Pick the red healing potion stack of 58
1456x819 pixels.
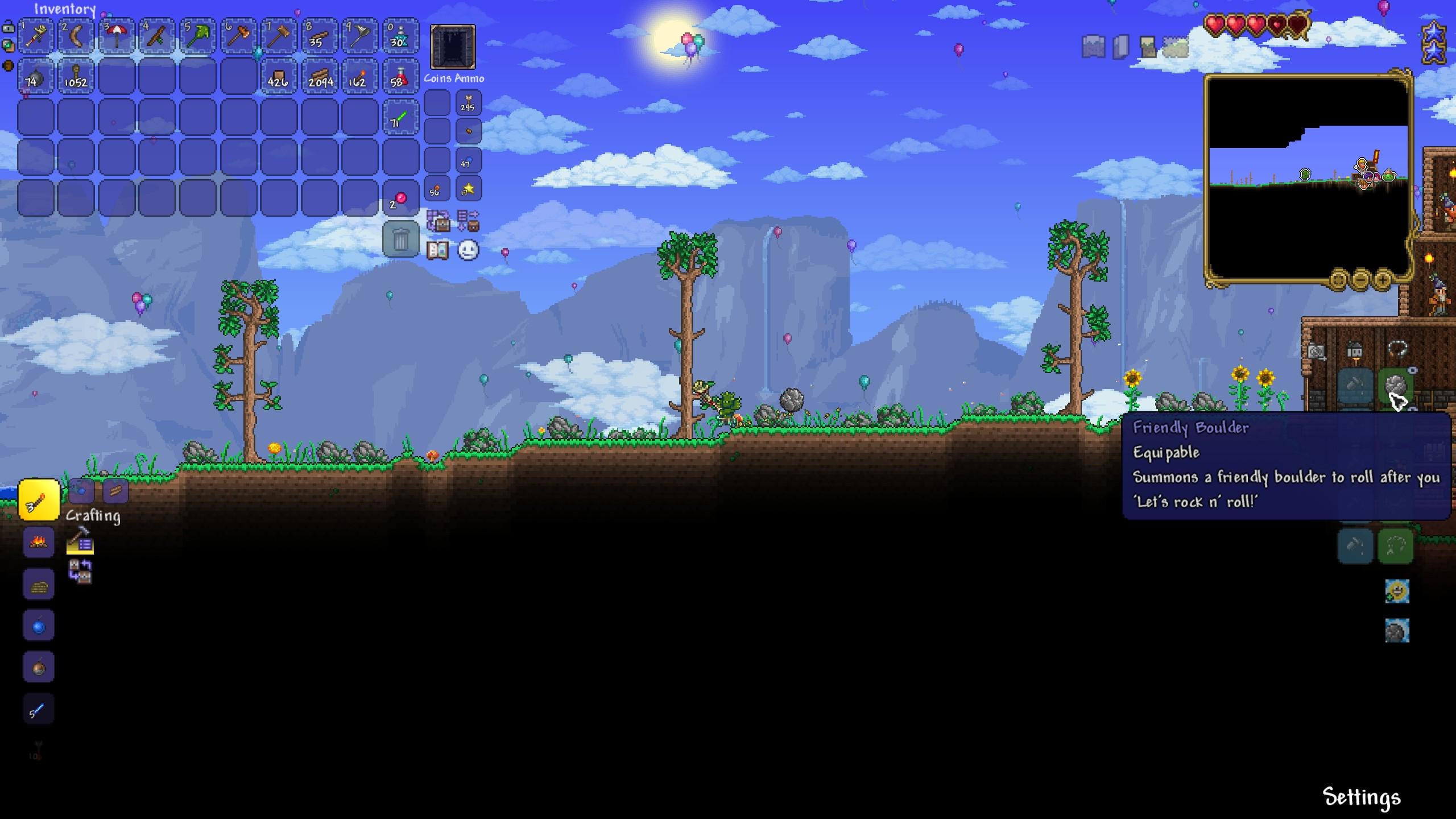(400, 76)
